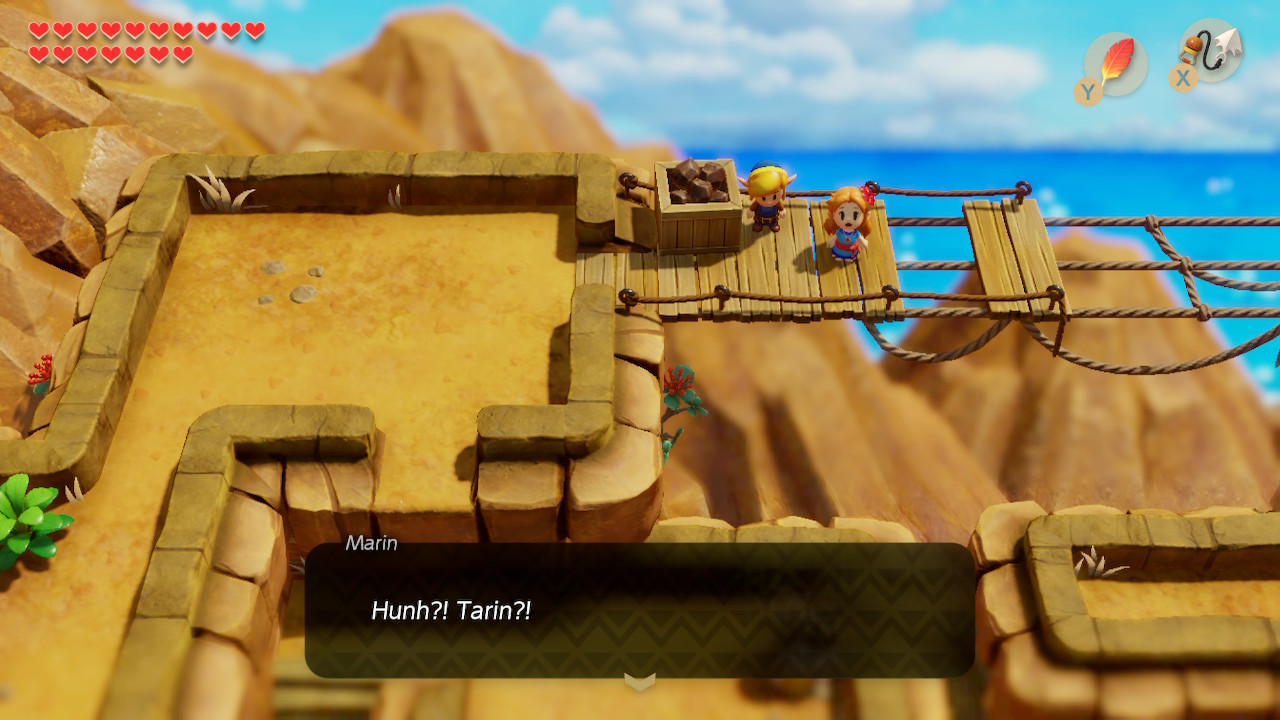Advance dialogue with the down arrow
This screenshot has height=720, width=1280.
point(640,682)
